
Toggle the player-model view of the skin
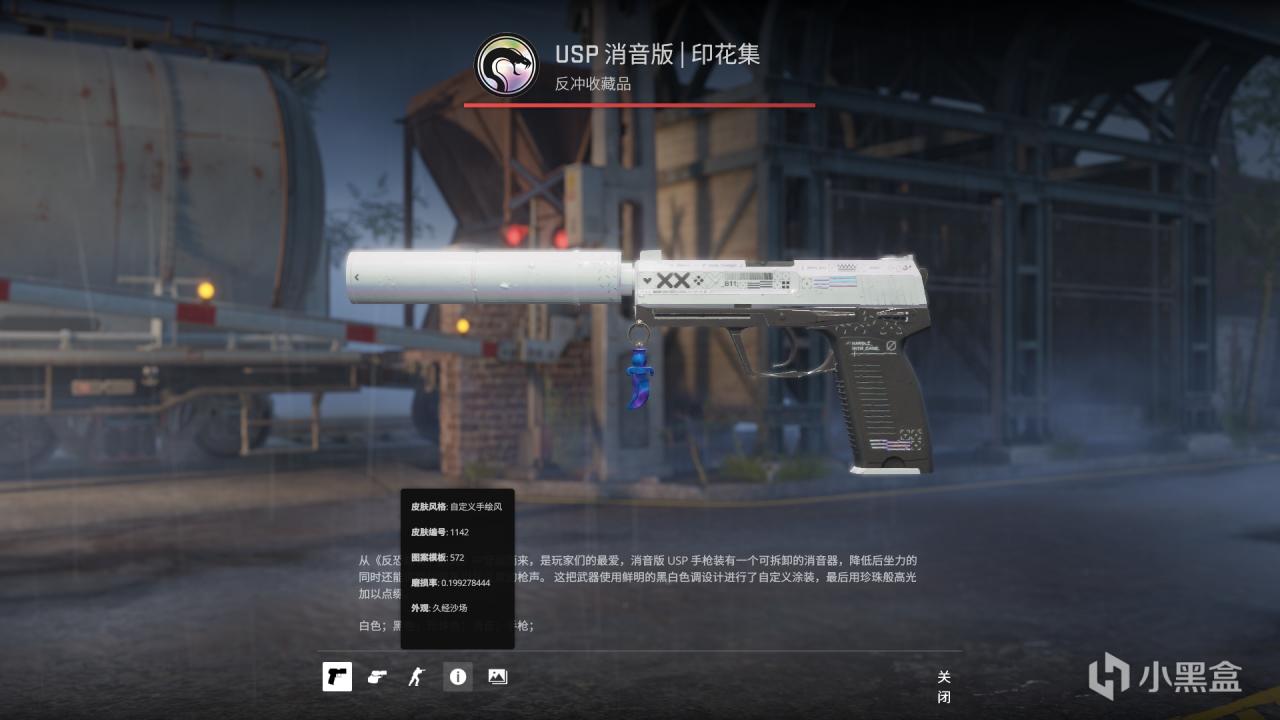(x=417, y=676)
